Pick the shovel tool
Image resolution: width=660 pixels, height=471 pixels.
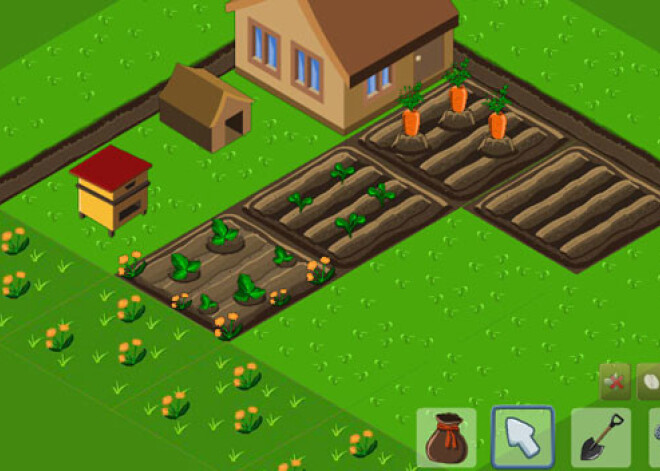[601, 438]
